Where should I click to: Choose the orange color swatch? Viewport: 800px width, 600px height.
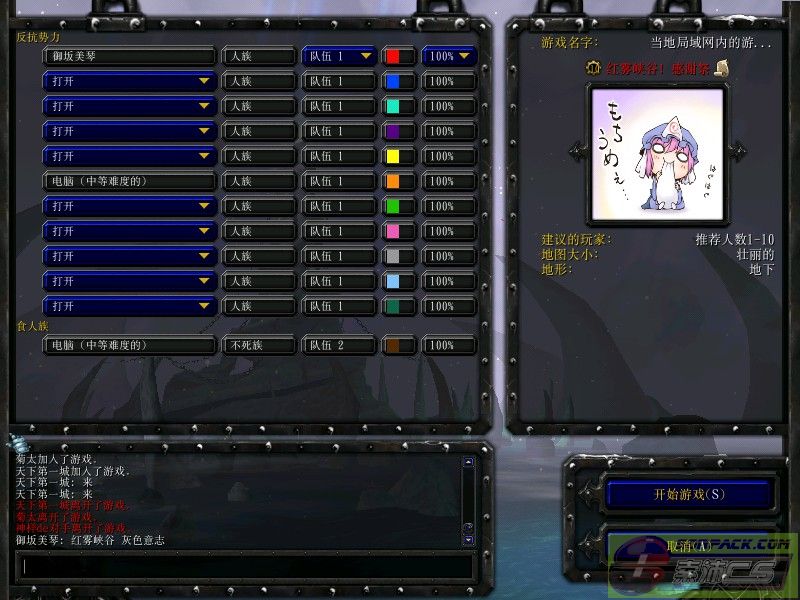point(394,181)
